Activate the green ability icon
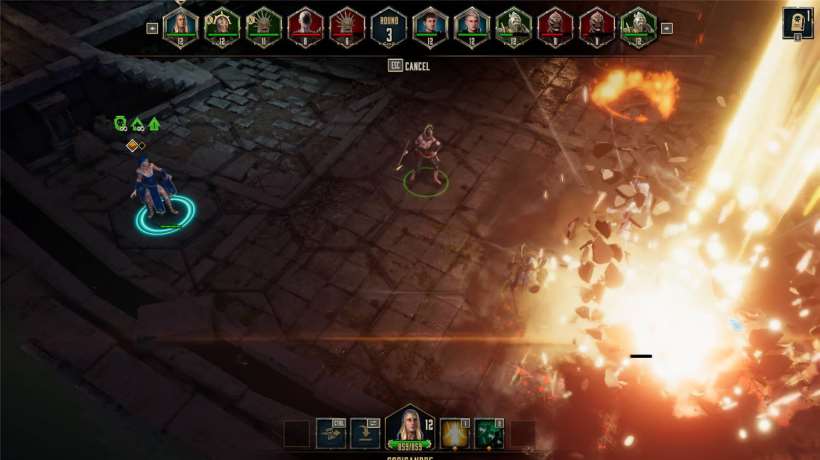The width and height of the screenshot is (820, 460). [489, 432]
